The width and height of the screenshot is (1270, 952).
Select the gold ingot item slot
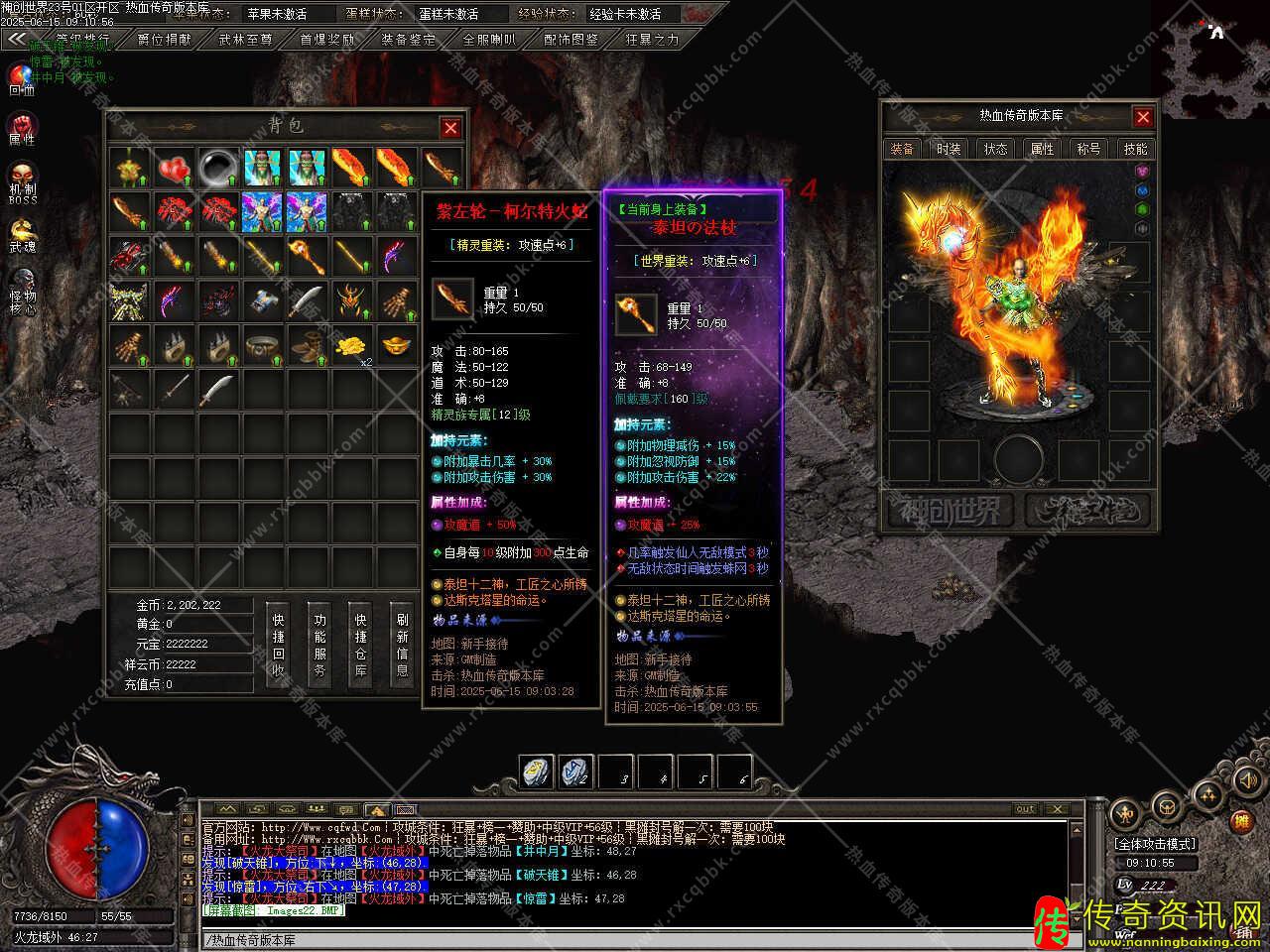point(397,345)
